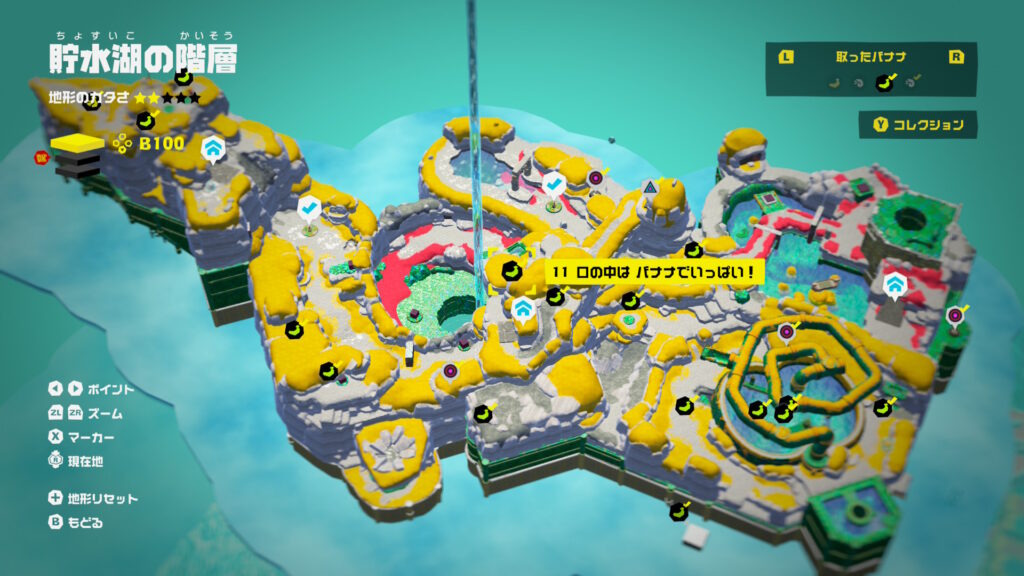Screen dimensions: 1024x576
Task: Open the コレクション collection screen
Action: (x=918, y=125)
